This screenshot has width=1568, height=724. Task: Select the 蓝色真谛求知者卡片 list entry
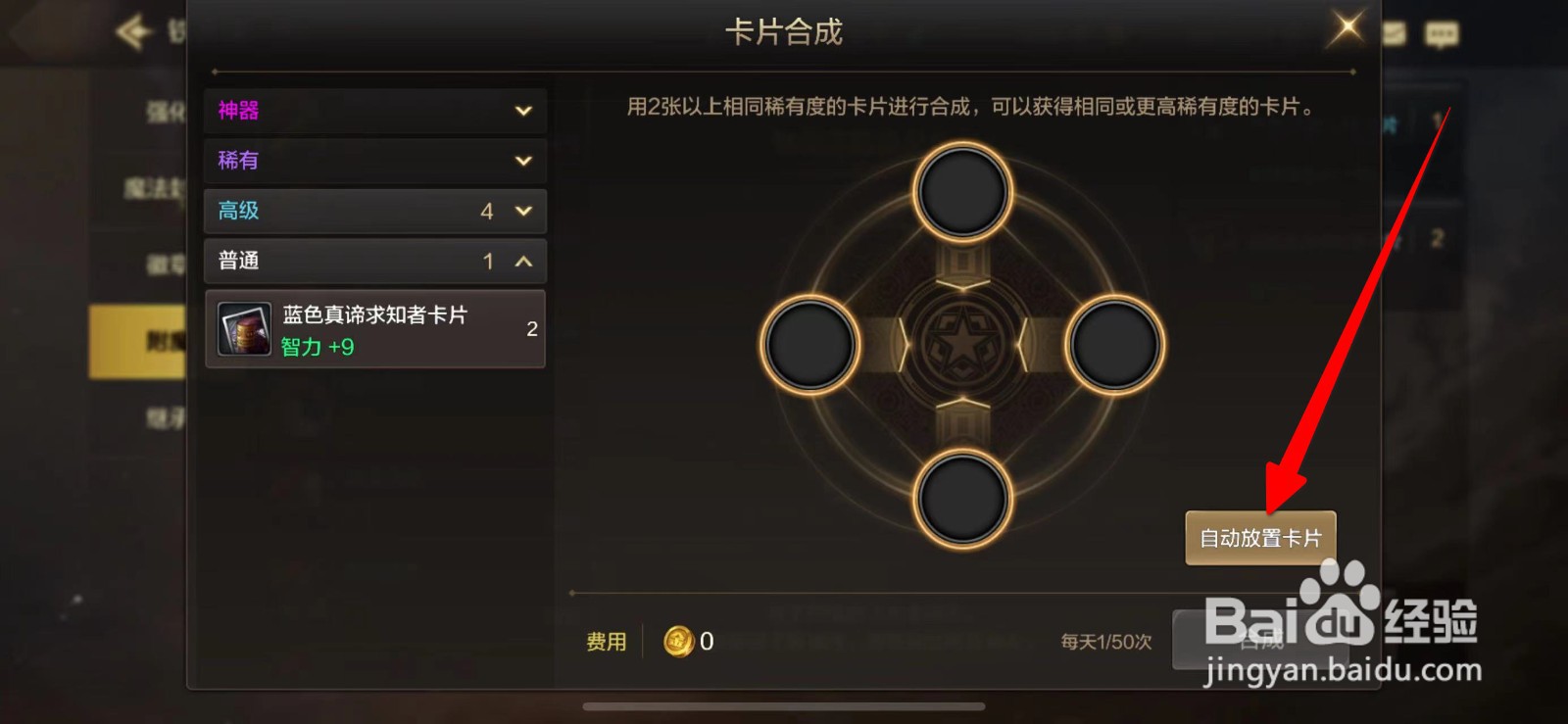(x=372, y=330)
